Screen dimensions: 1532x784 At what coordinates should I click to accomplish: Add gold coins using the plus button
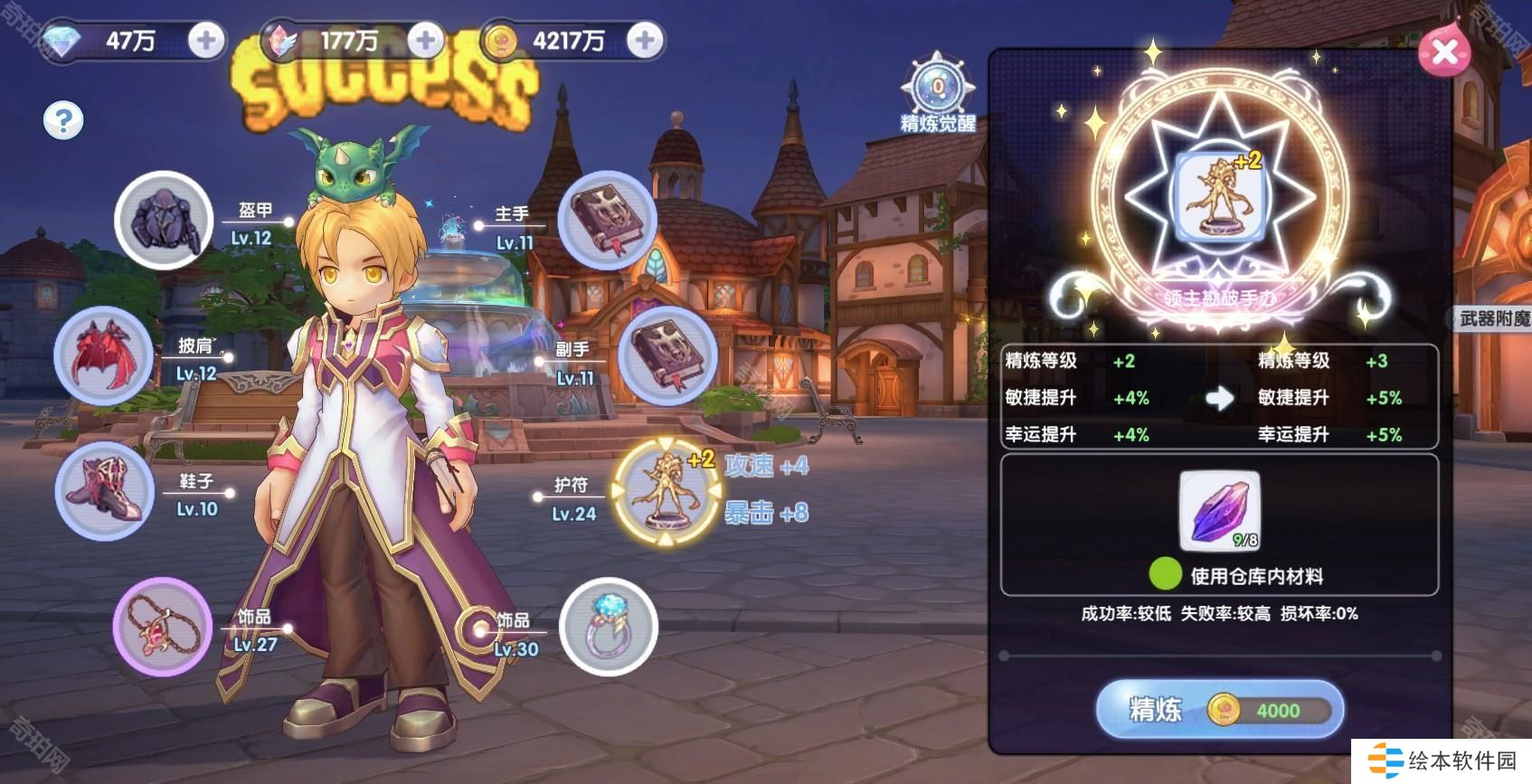(645, 41)
